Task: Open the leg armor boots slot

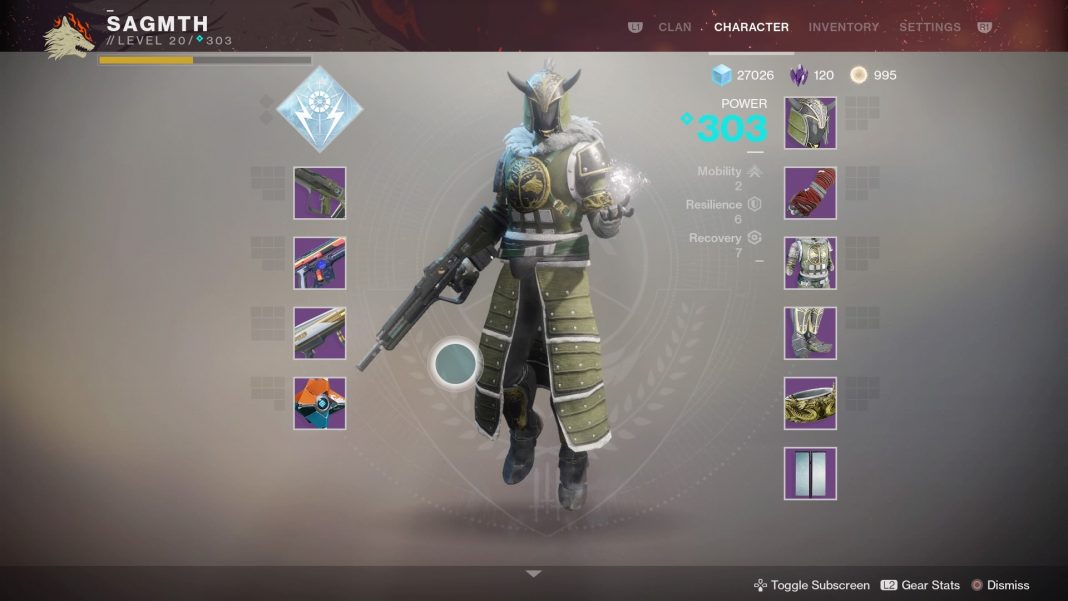Action: point(810,333)
